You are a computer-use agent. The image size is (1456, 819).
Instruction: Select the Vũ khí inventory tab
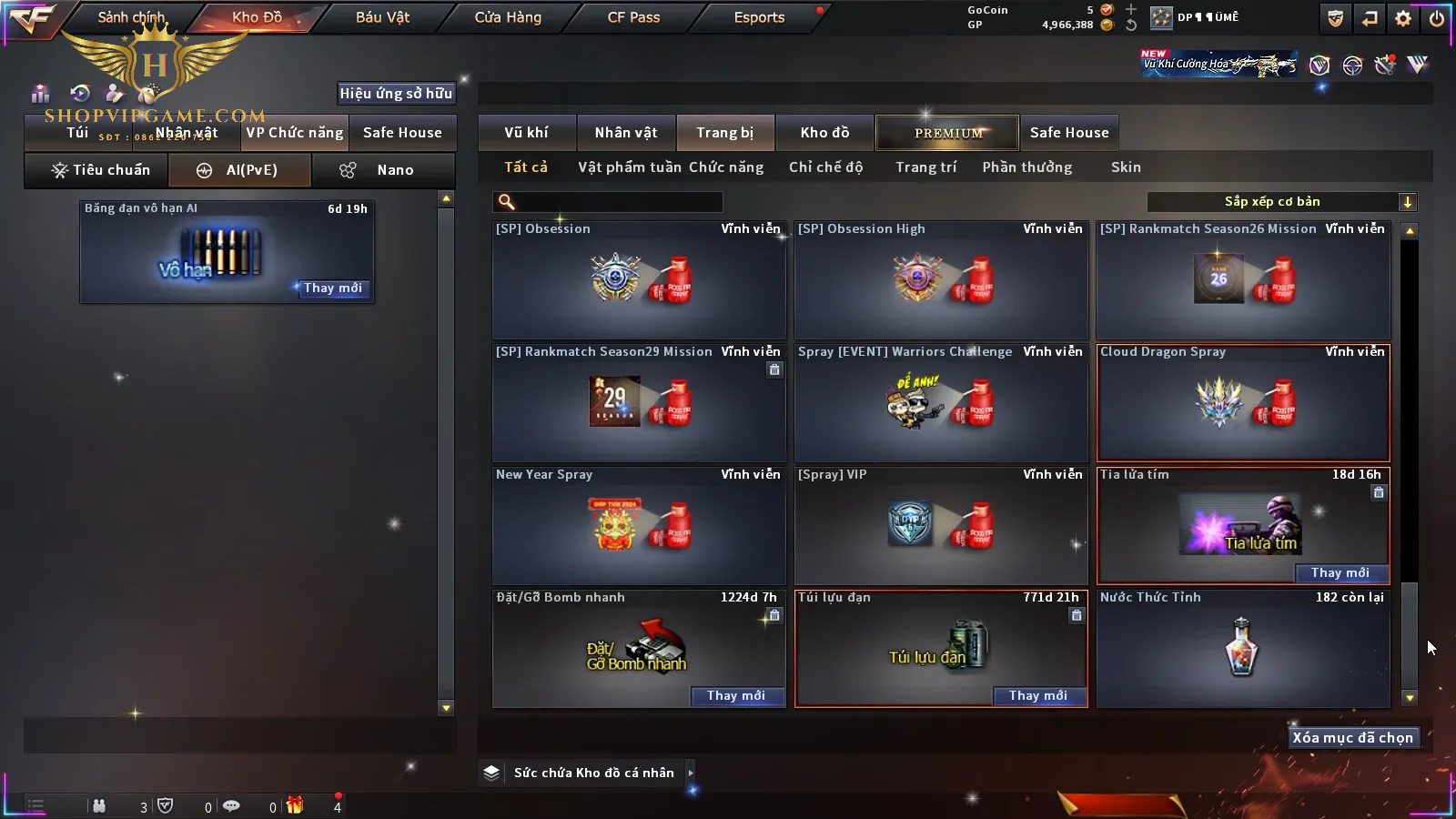526,133
